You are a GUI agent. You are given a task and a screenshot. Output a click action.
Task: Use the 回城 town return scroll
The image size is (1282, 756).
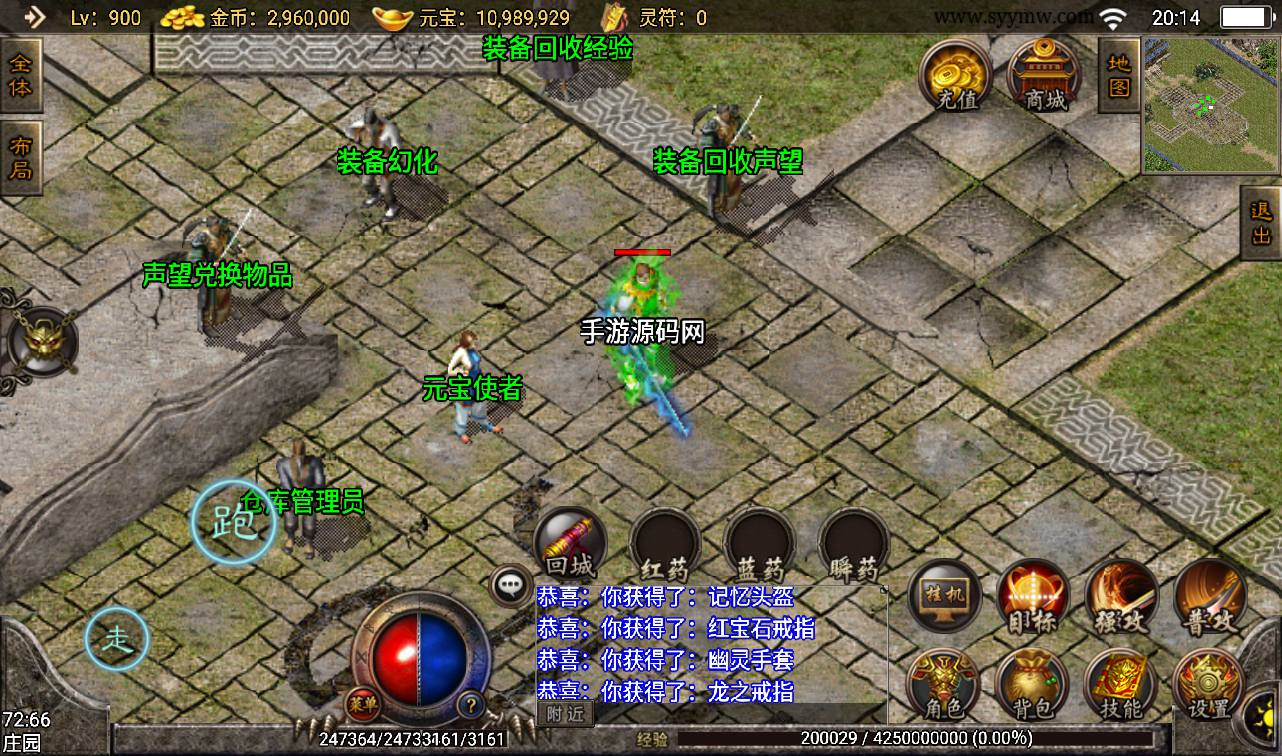pyautogui.click(x=570, y=545)
